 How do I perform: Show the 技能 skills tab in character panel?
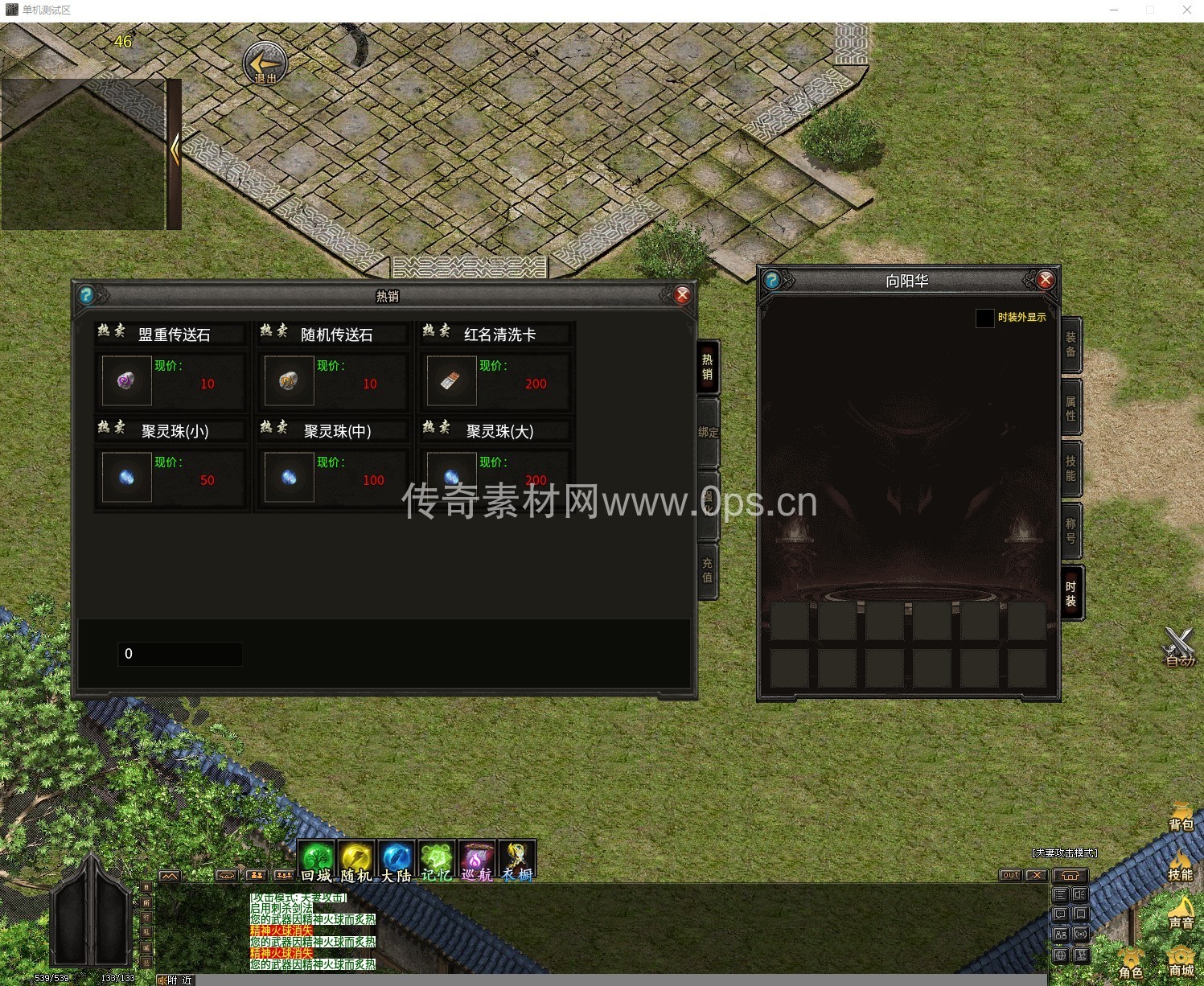(1070, 468)
